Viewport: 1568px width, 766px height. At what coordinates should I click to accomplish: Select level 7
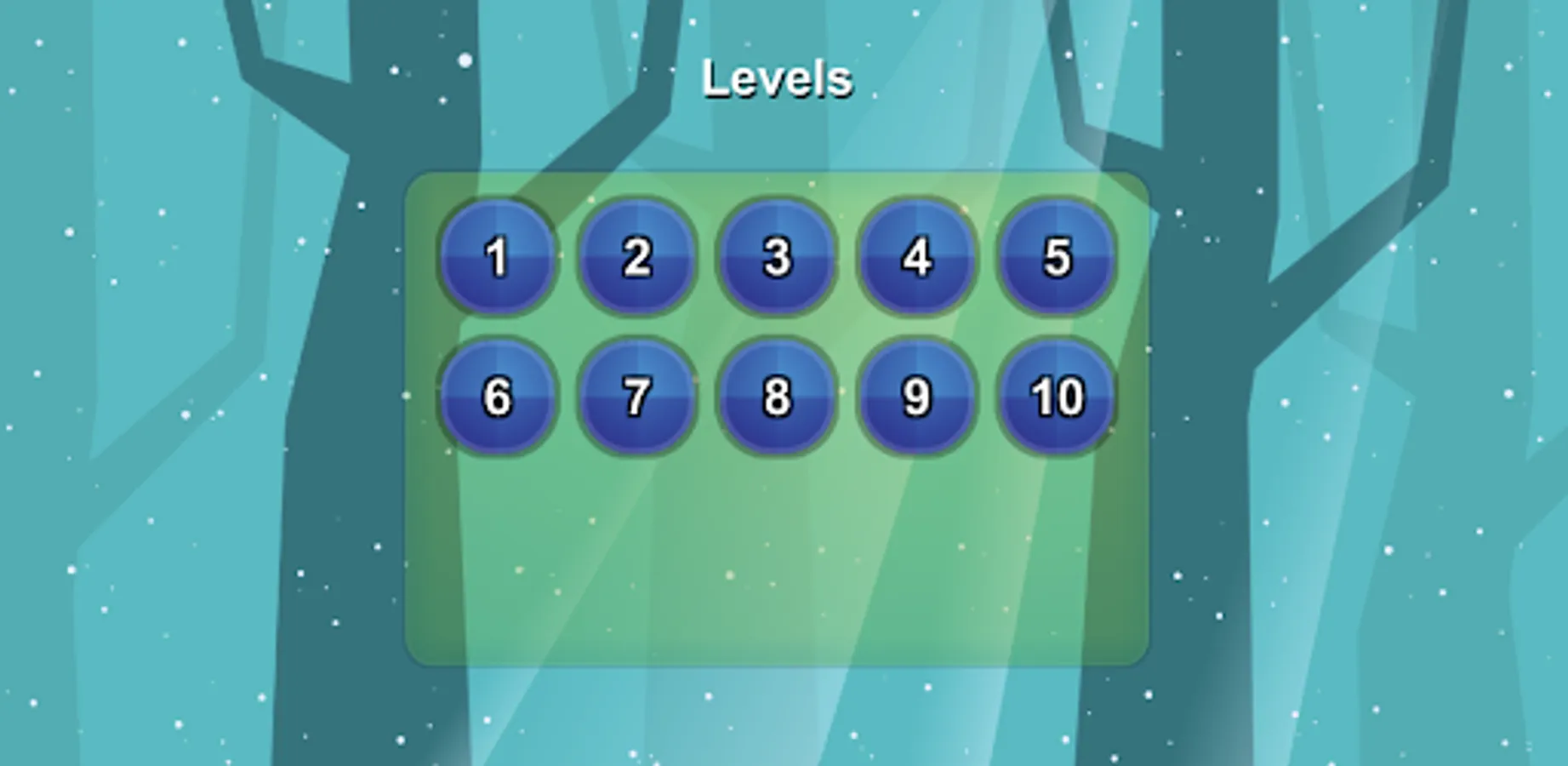[x=637, y=398]
